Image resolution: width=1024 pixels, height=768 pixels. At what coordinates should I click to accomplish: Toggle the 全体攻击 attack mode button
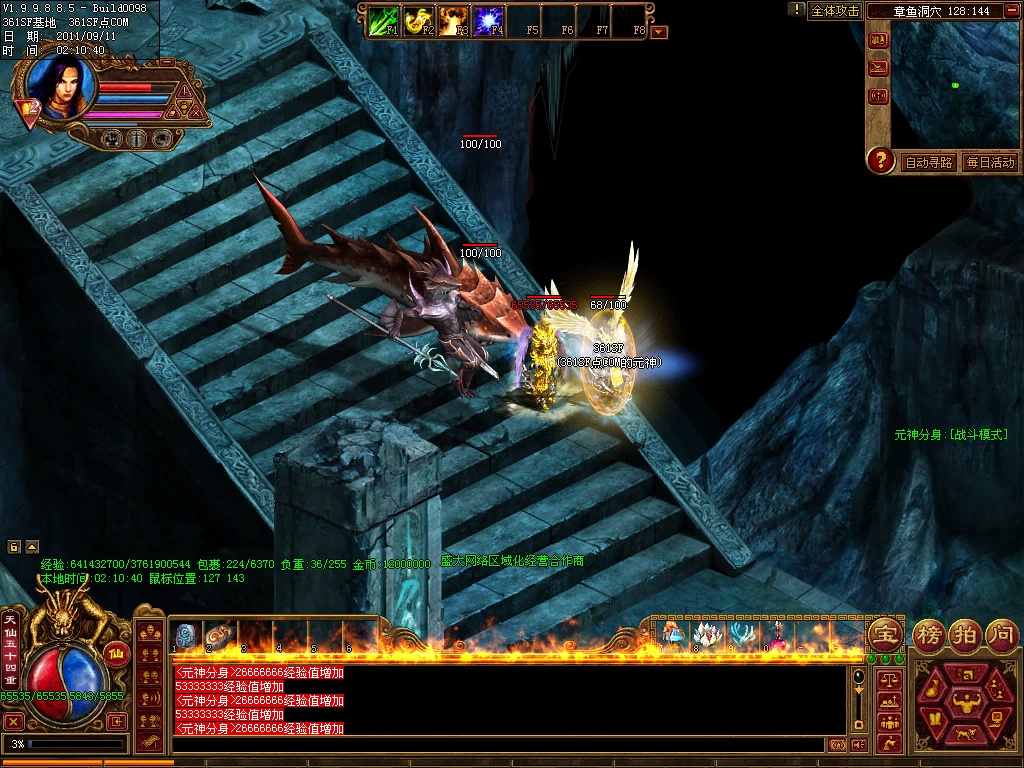[x=835, y=11]
